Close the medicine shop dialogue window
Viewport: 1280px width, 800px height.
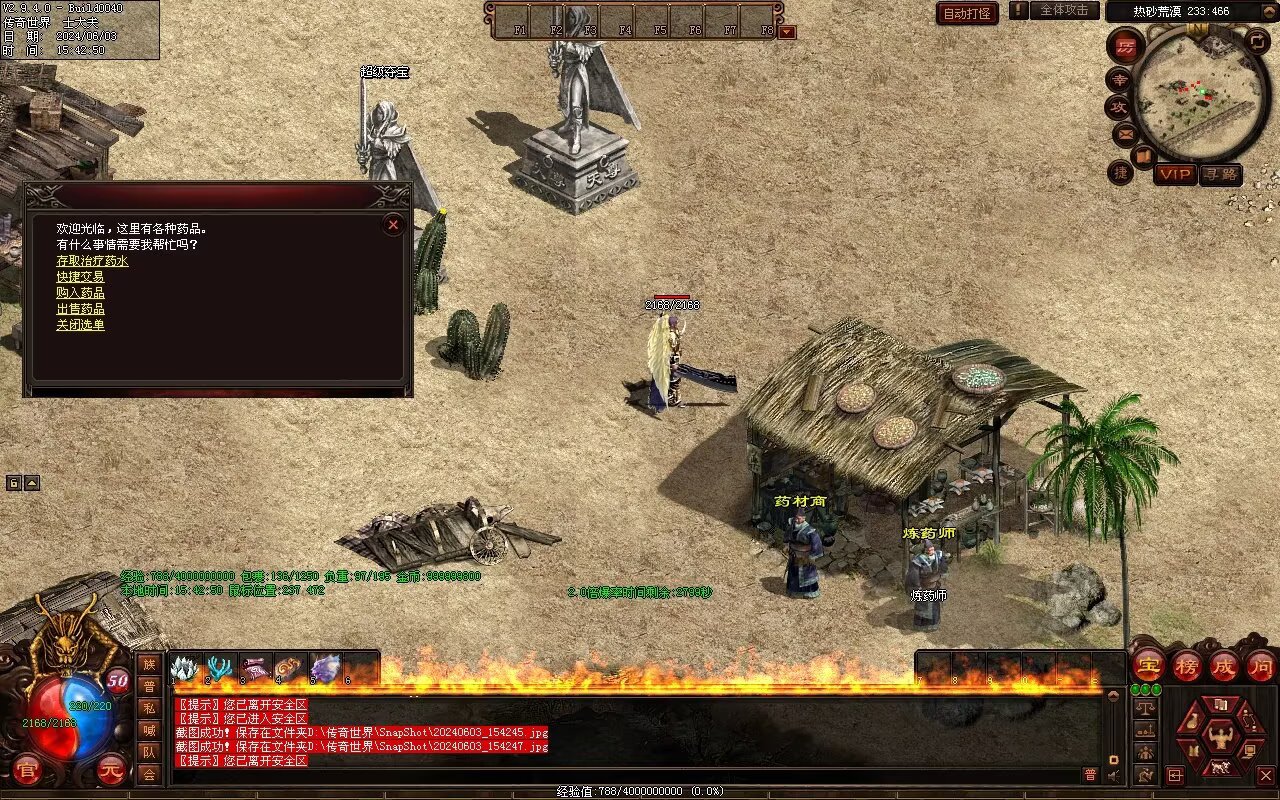393,225
